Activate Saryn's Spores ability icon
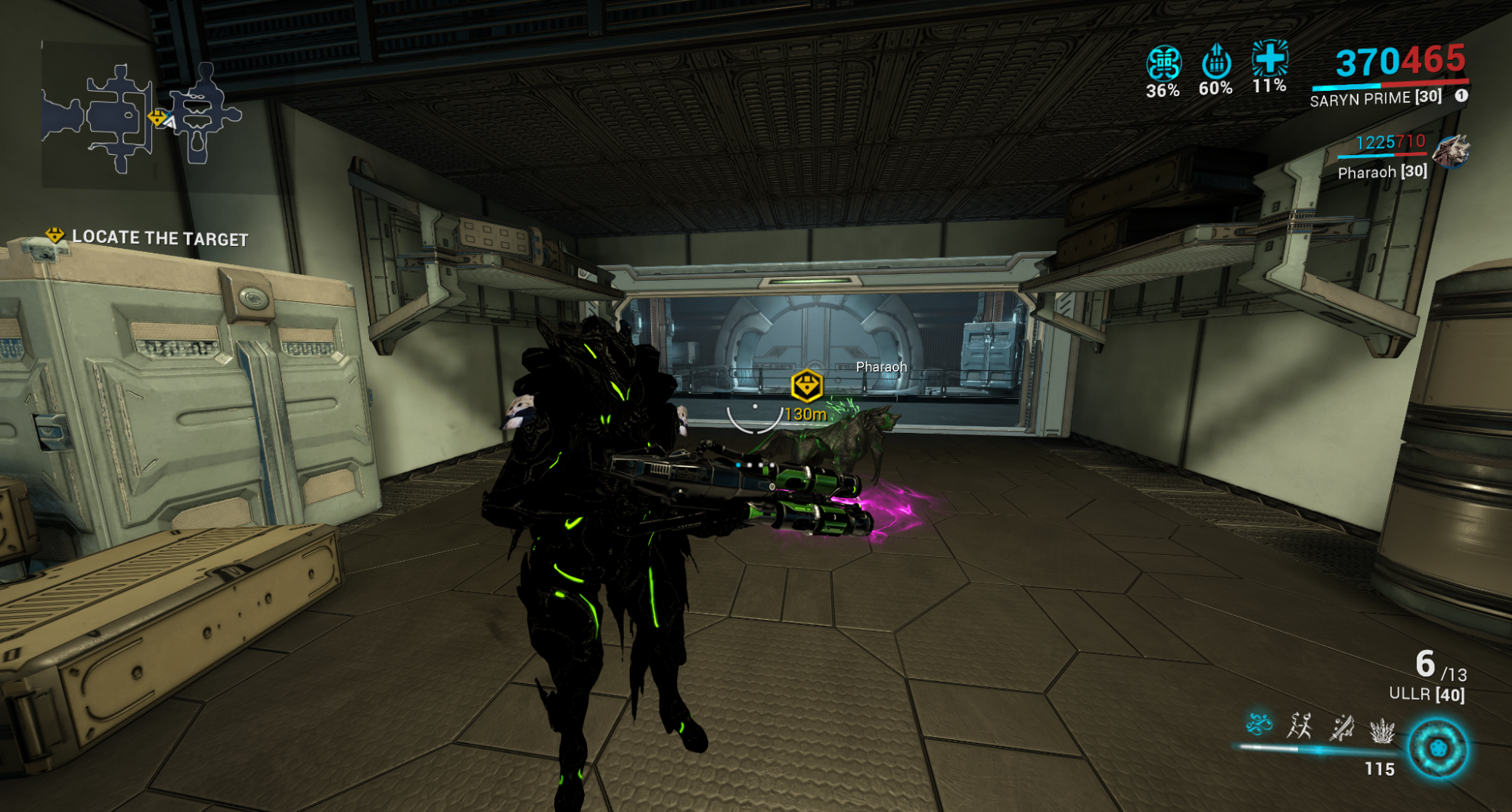This screenshot has height=812, width=1512. 1259,725
